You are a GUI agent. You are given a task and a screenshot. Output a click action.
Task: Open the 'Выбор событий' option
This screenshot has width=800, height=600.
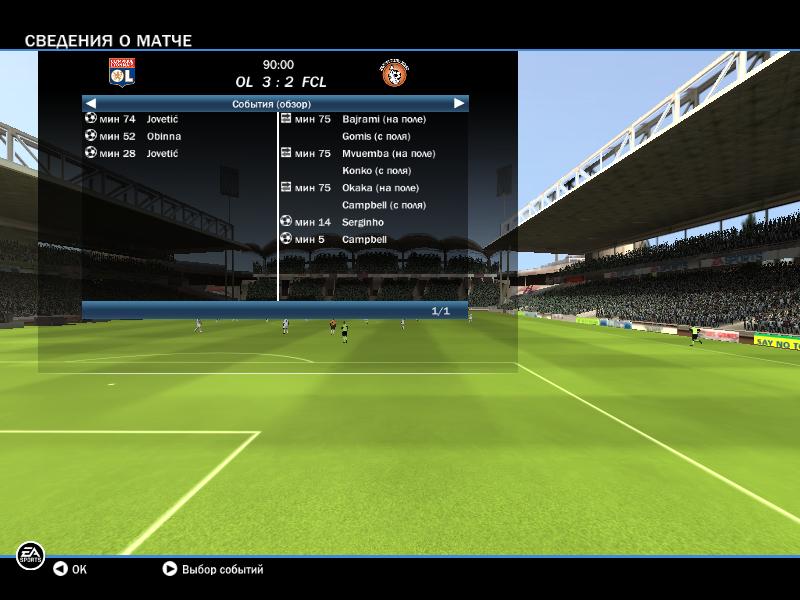click(x=212, y=569)
